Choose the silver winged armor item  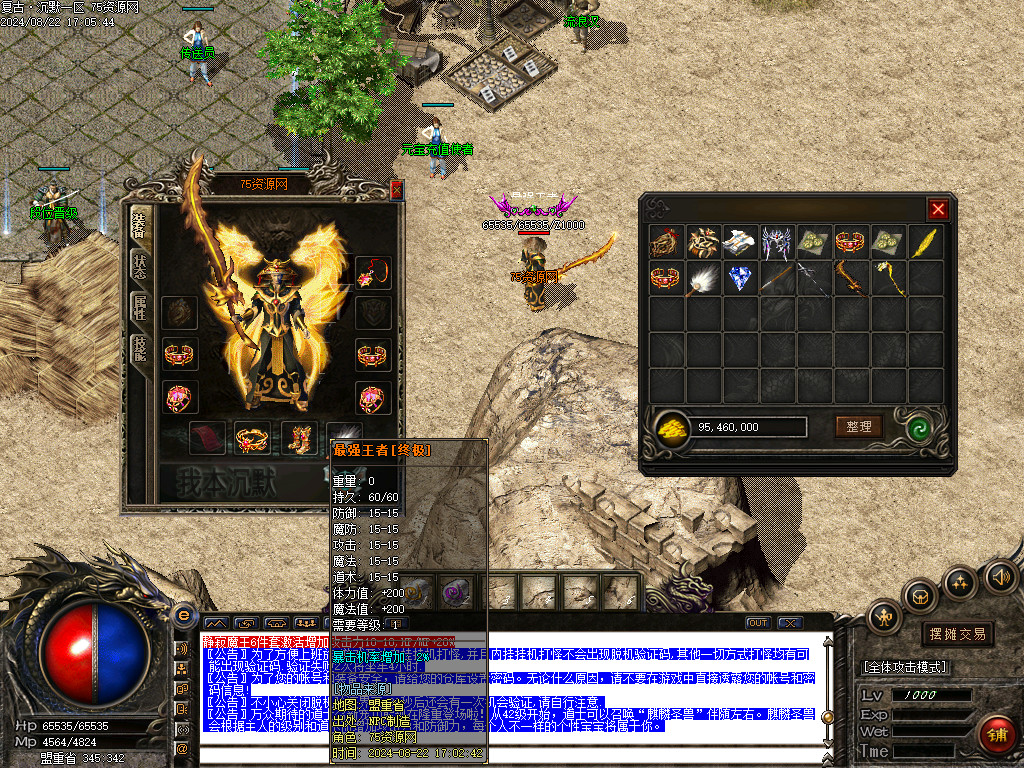(x=777, y=242)
